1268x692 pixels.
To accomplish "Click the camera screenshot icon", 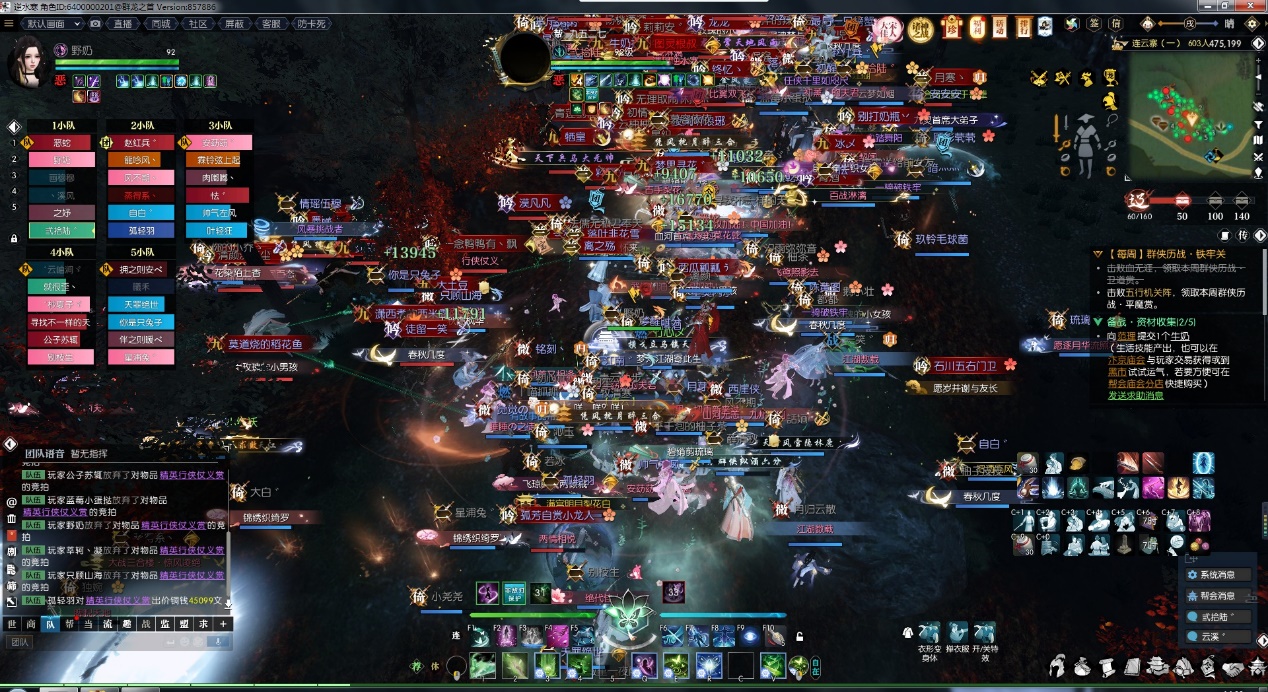I will tap(97, 23).
